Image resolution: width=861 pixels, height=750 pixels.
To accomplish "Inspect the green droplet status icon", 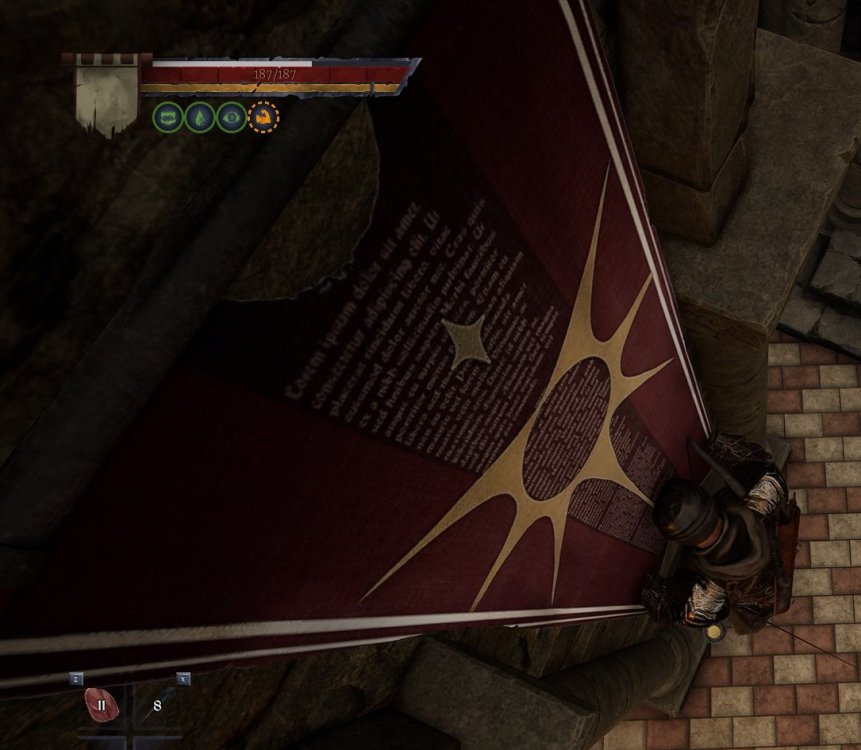I will click(200, 117).
